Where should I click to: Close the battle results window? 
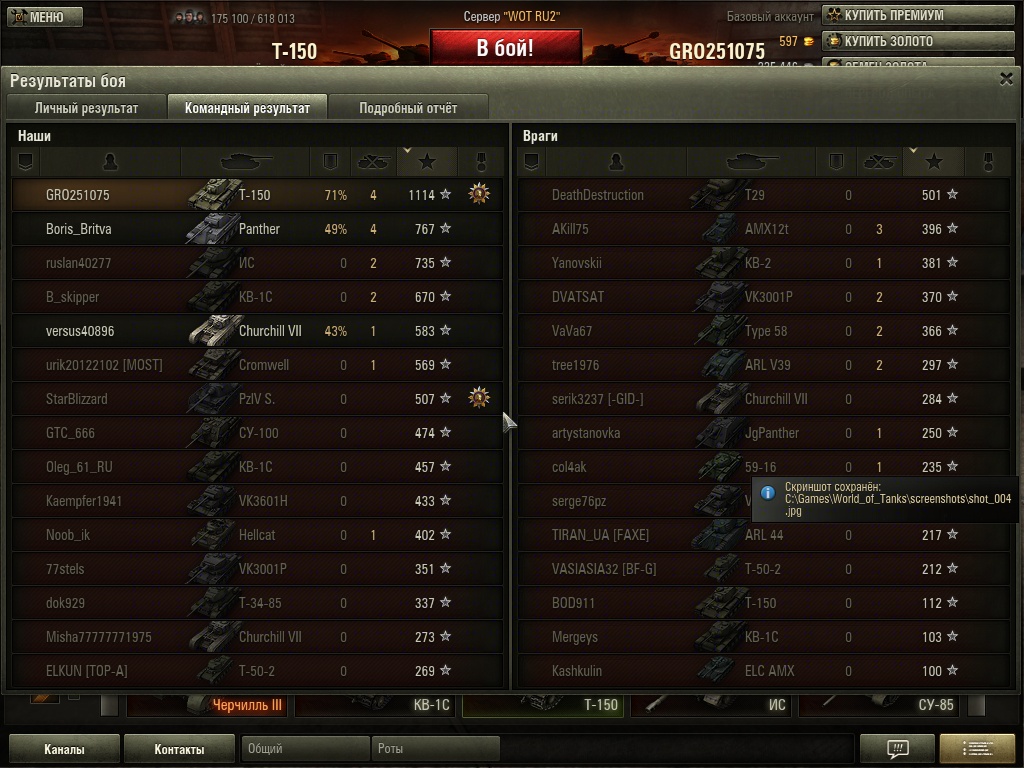tap(1006, 80)
